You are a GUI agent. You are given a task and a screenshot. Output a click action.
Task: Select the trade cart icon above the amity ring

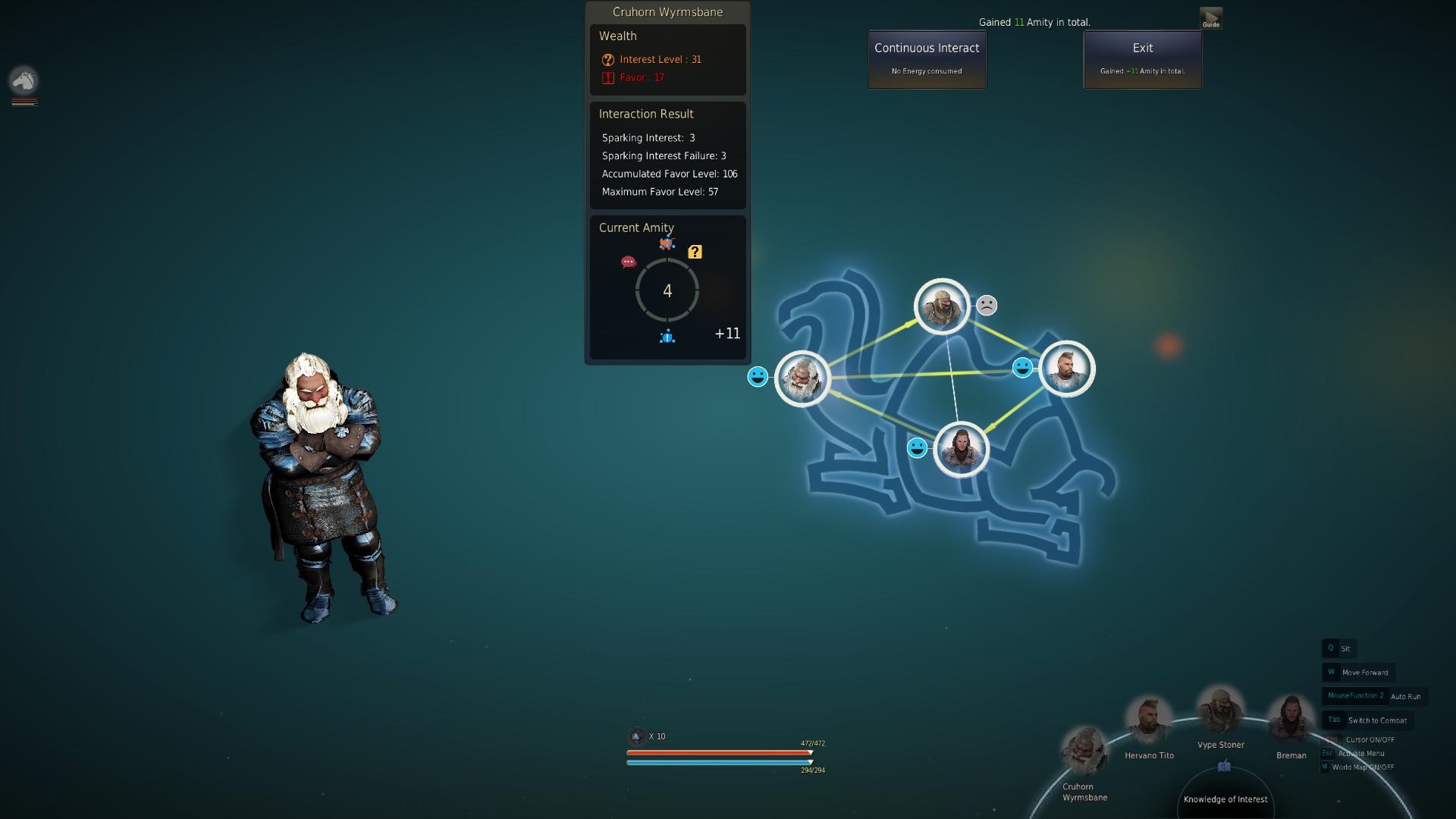[666, 243]
